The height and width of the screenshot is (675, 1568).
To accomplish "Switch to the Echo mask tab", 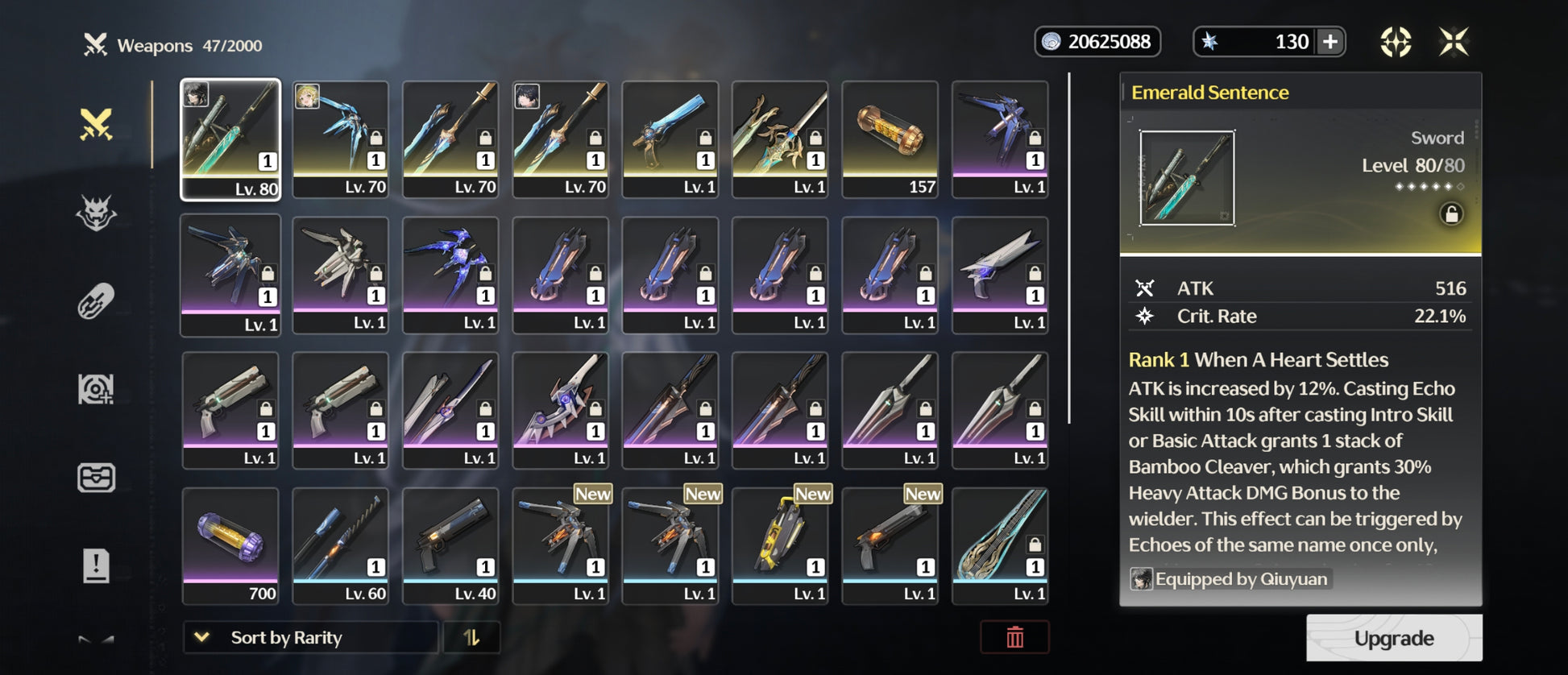I will [x=96, y=213].
